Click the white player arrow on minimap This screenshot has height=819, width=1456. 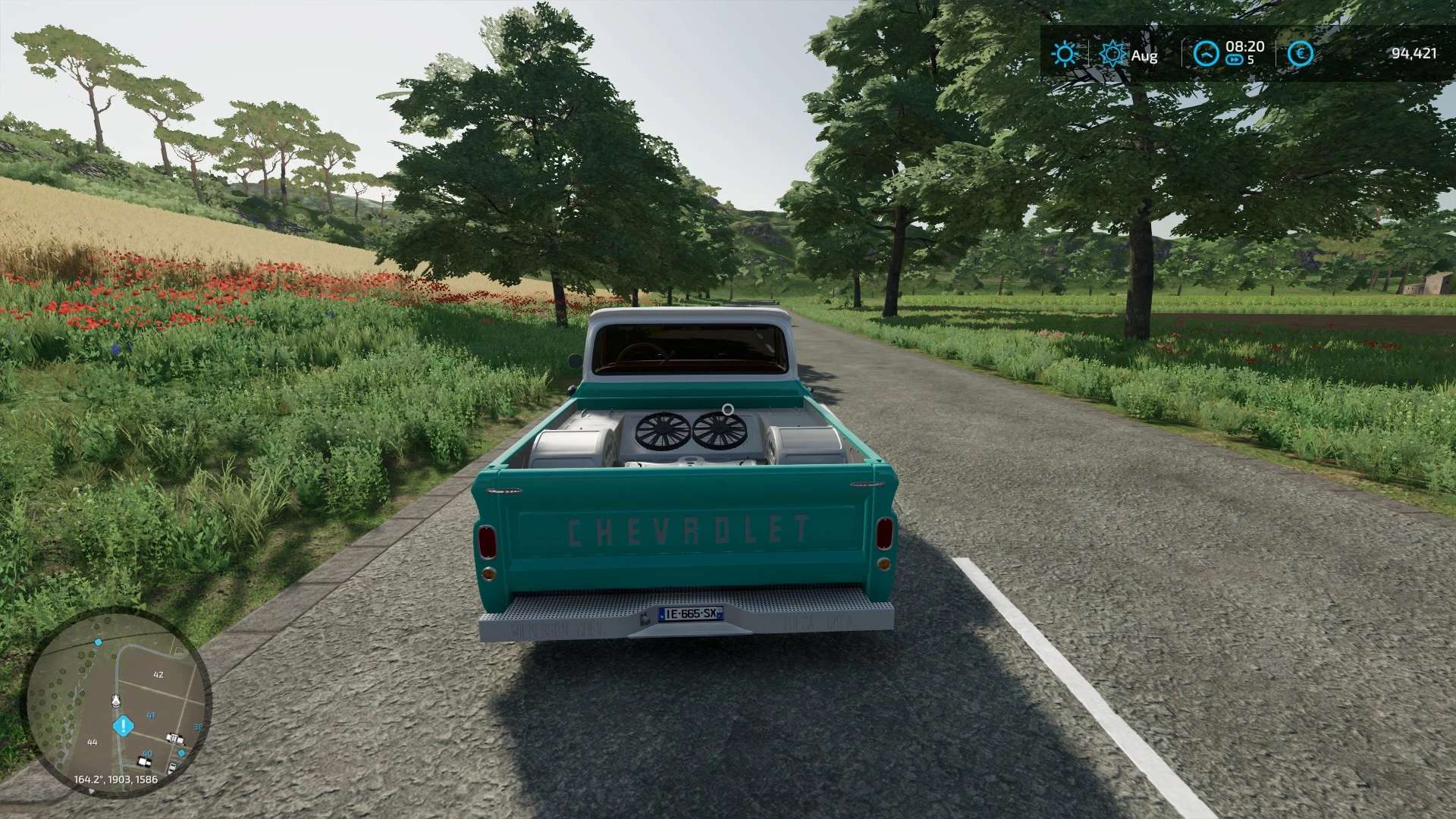pos(116,699)
